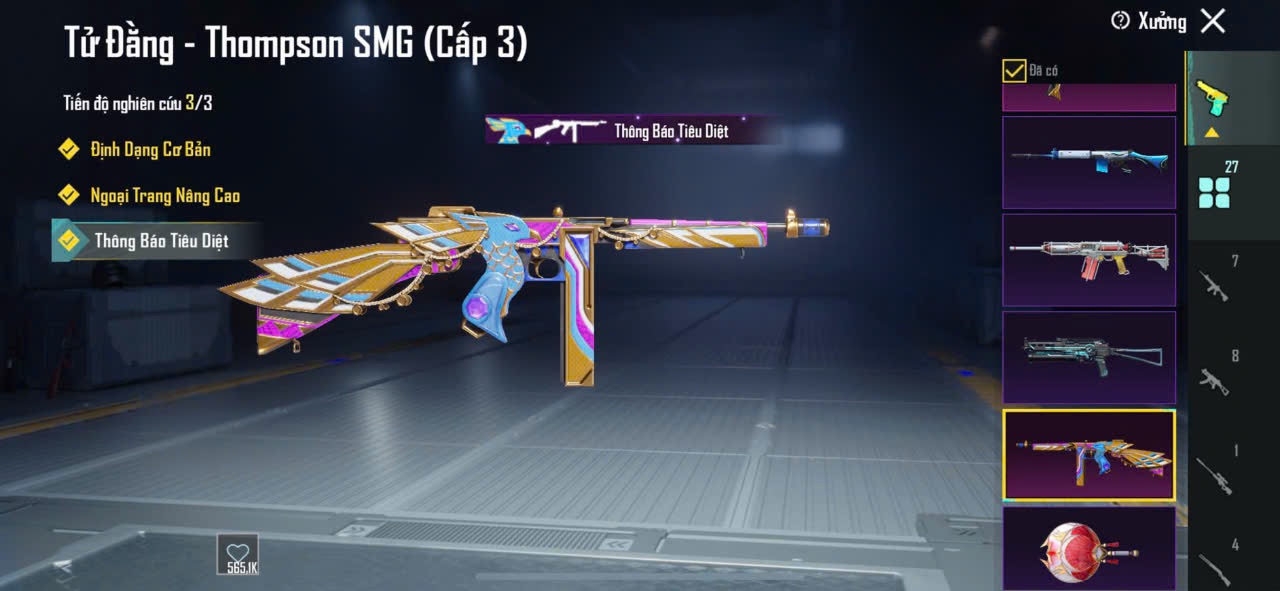
Task: Choose the dark teal machine gun skin
Action: 1089,357
